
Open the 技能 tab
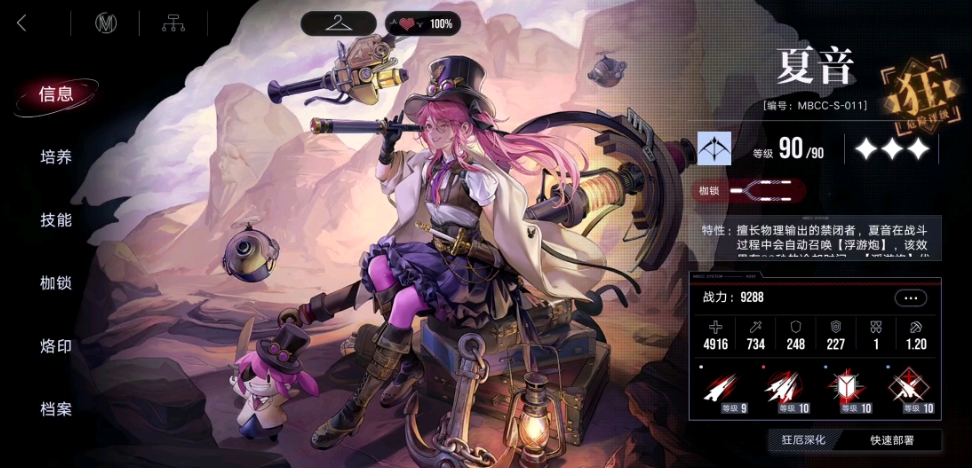(x=56, y=220)
